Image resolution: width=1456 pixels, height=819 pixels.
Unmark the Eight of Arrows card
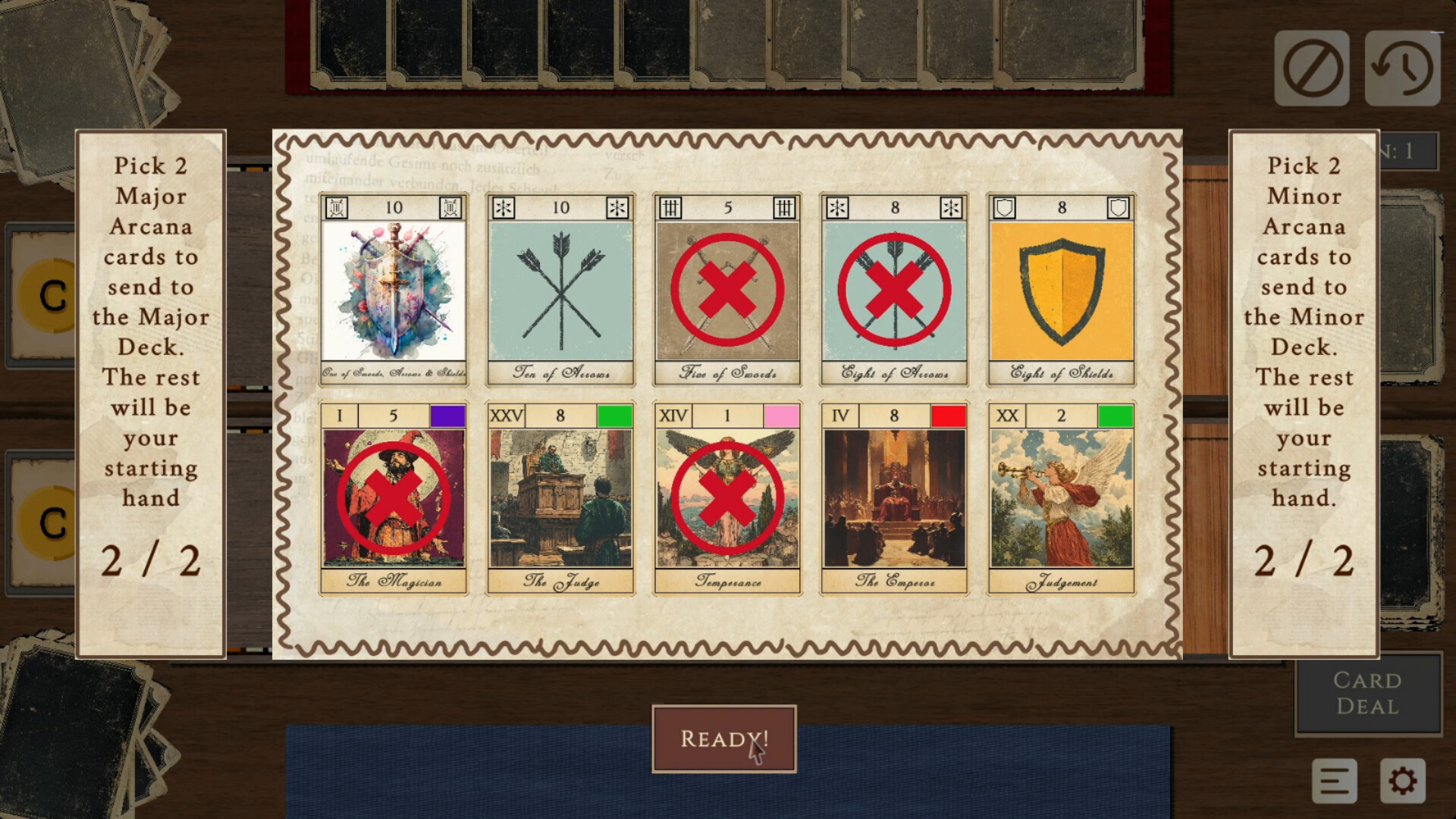click(894, 290)
